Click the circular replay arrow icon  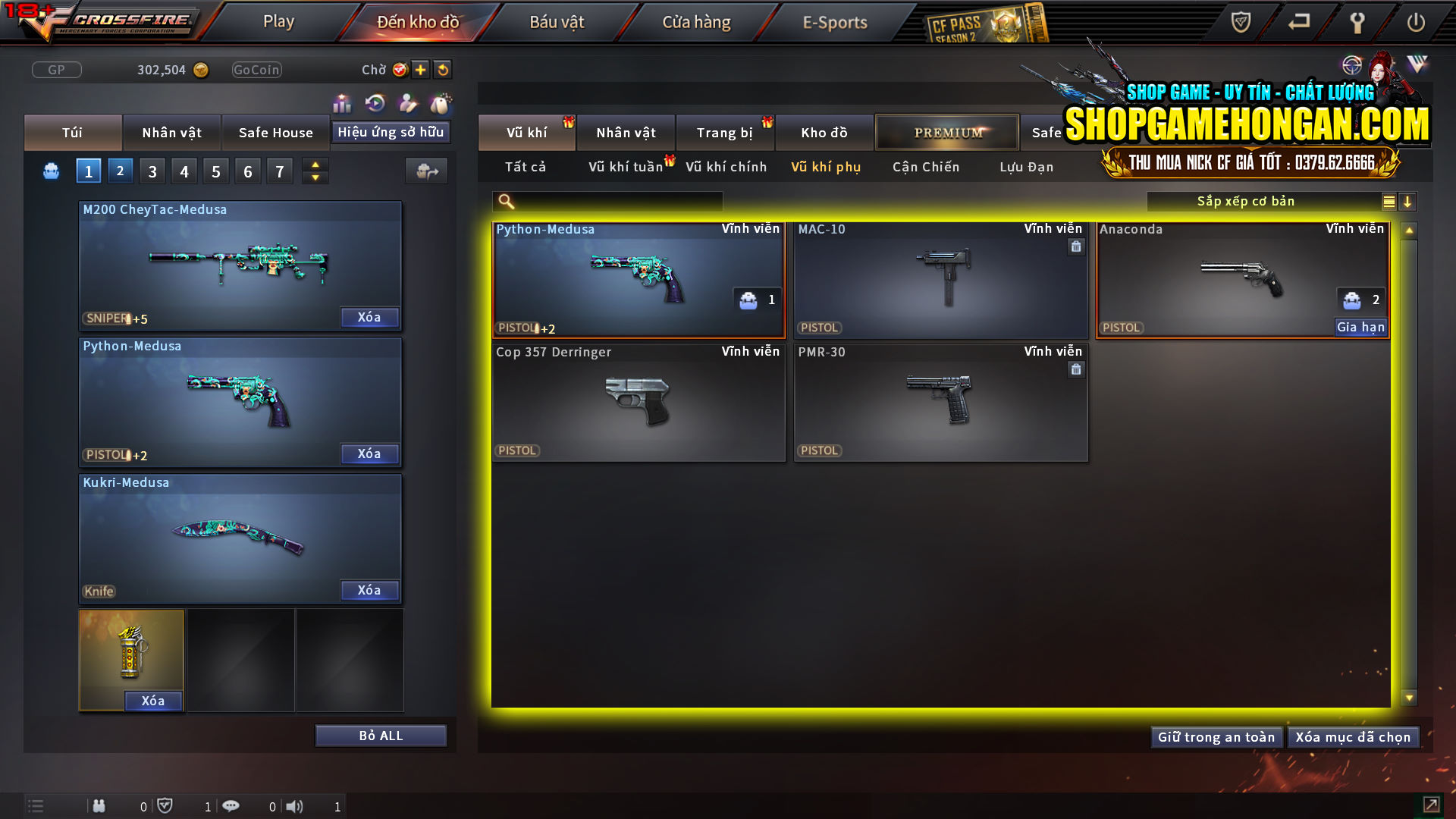375,103
